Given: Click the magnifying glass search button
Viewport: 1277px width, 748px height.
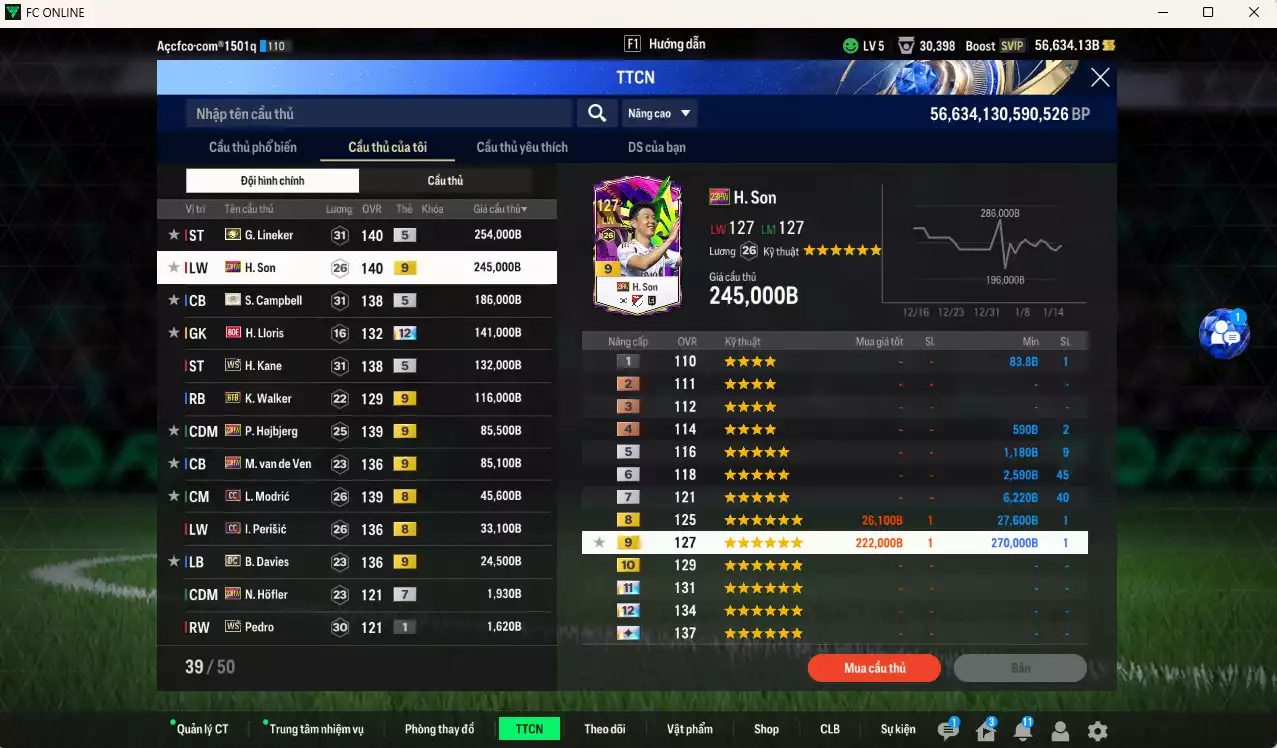Looking at the screenshot, I should pos(597,114).
